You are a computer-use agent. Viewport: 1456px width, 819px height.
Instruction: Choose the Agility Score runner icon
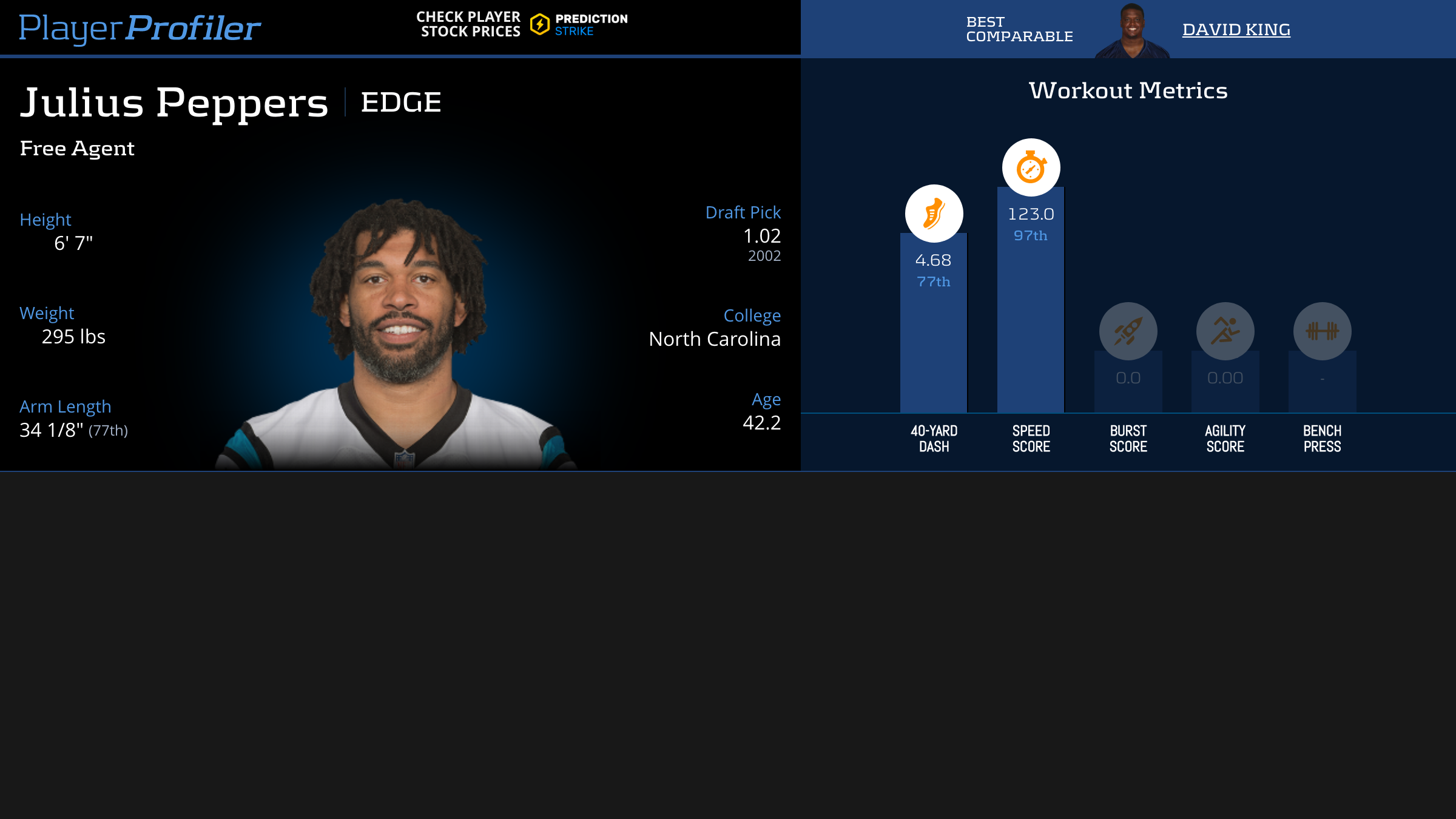click(1225, 331)
